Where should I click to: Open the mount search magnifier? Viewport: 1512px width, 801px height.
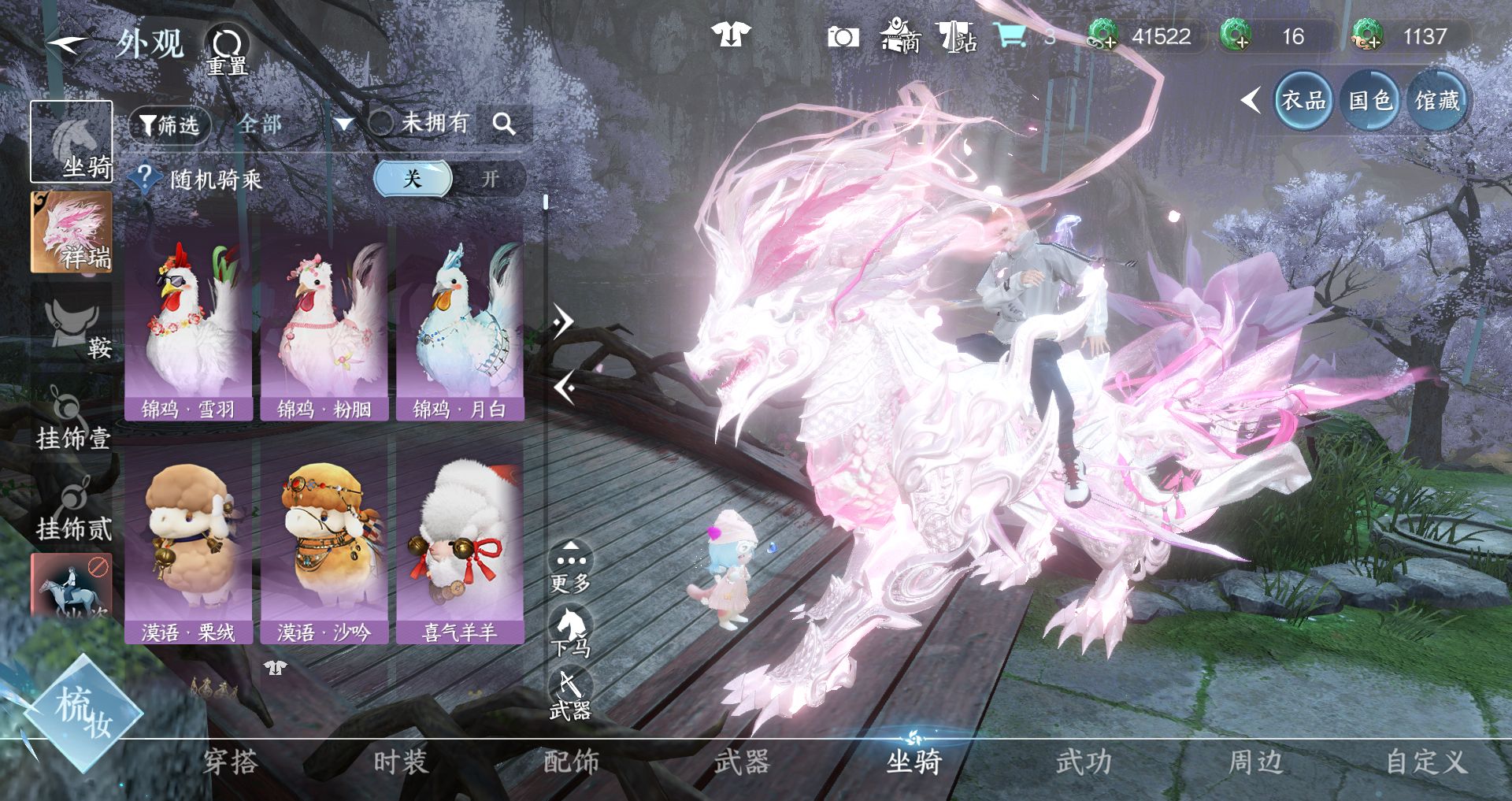(x=504, y=124)
